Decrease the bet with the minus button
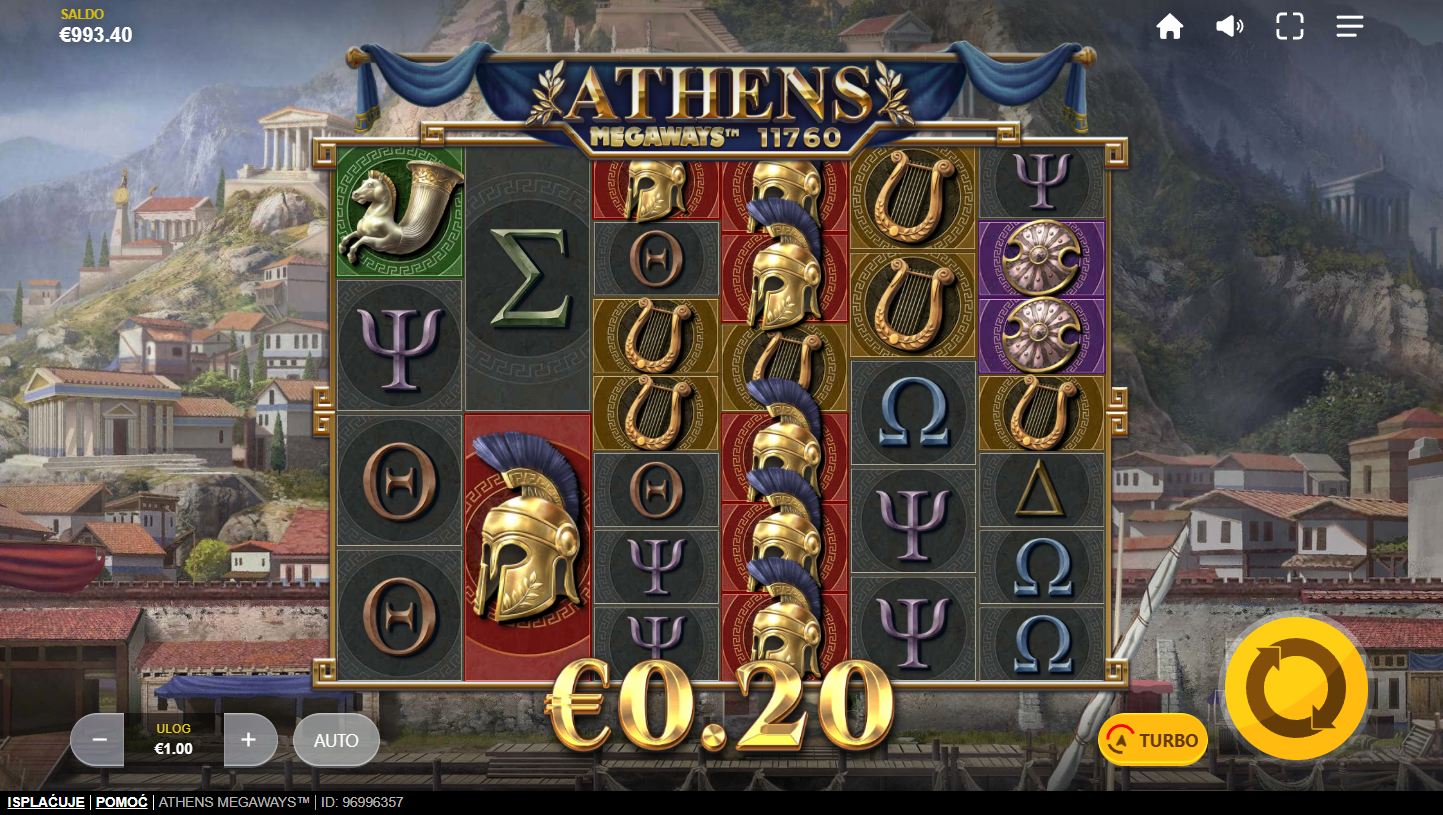Viewport: 1443px width, 815px height. tap(99, 740)
